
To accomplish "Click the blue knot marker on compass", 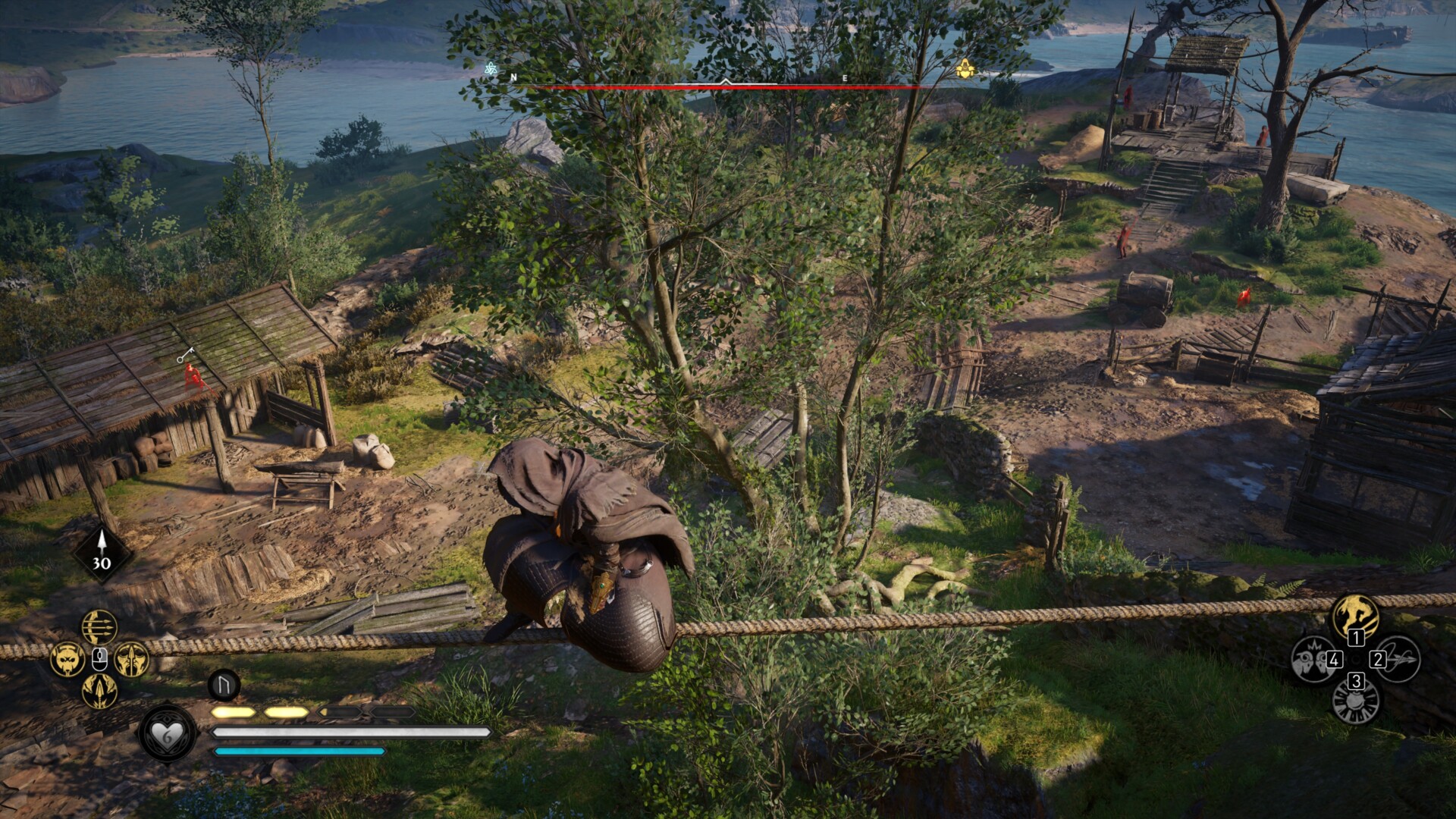I will coord(491,70).
